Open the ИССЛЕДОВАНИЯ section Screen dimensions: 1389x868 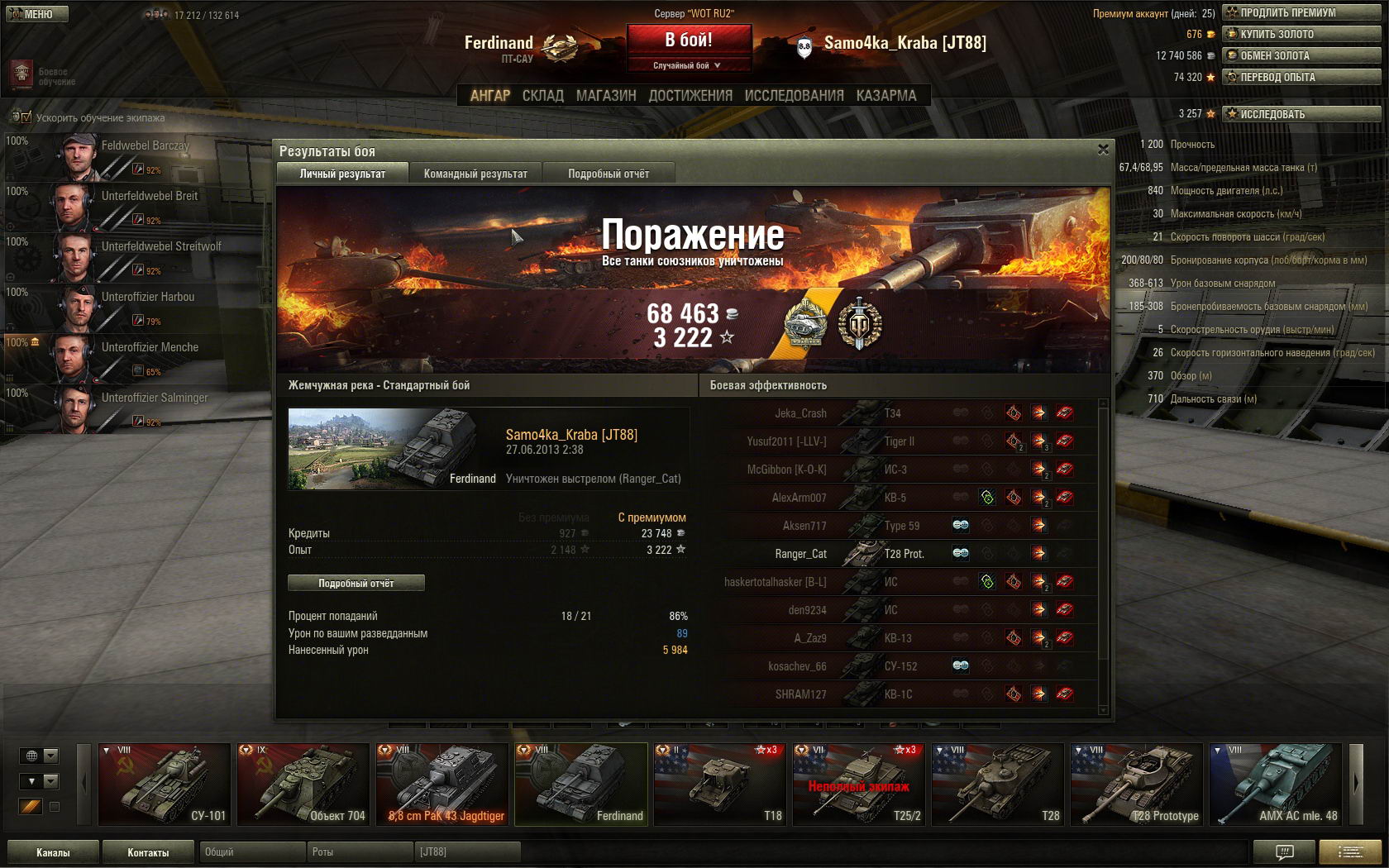click(794, 96)
